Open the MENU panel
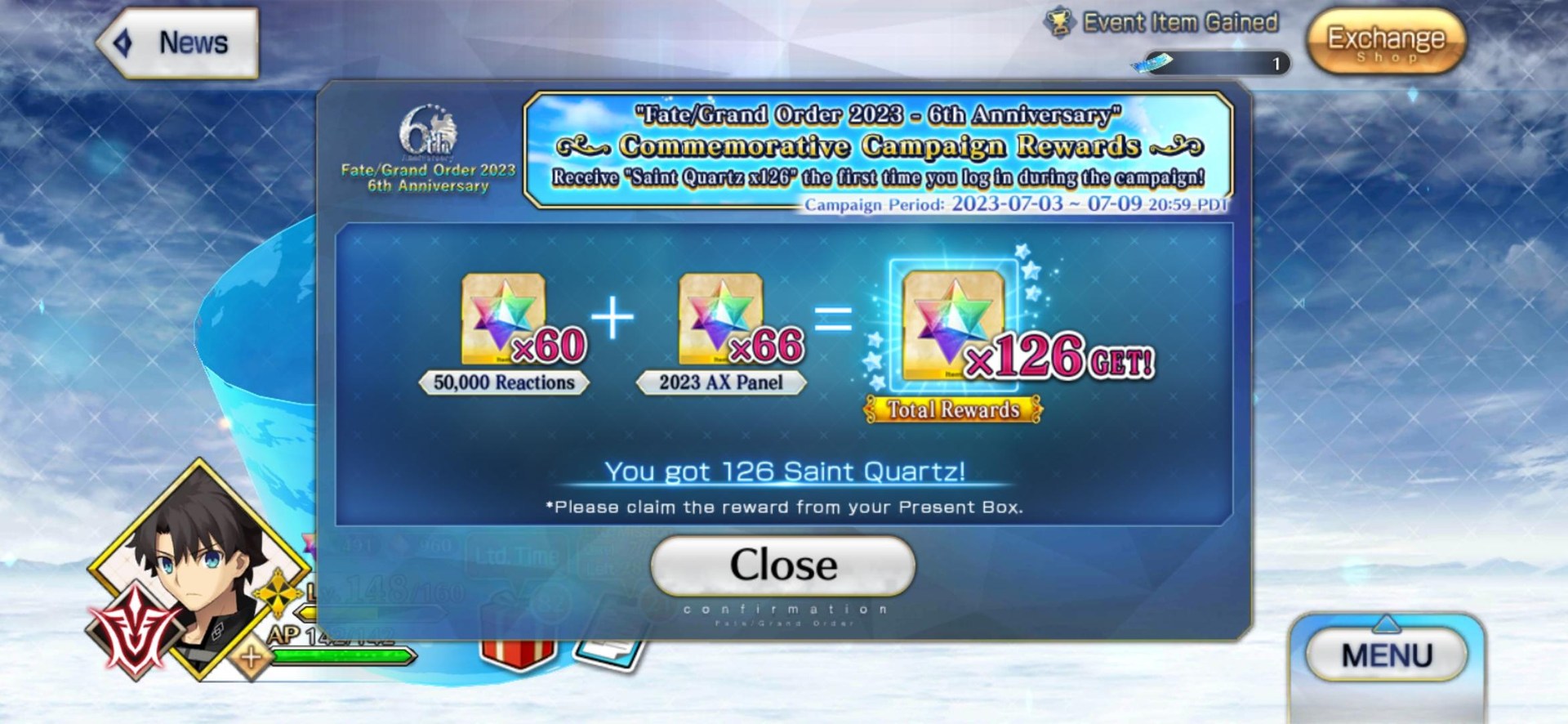The width and height of the screenshot is (1568, 724). point(1386,654)
